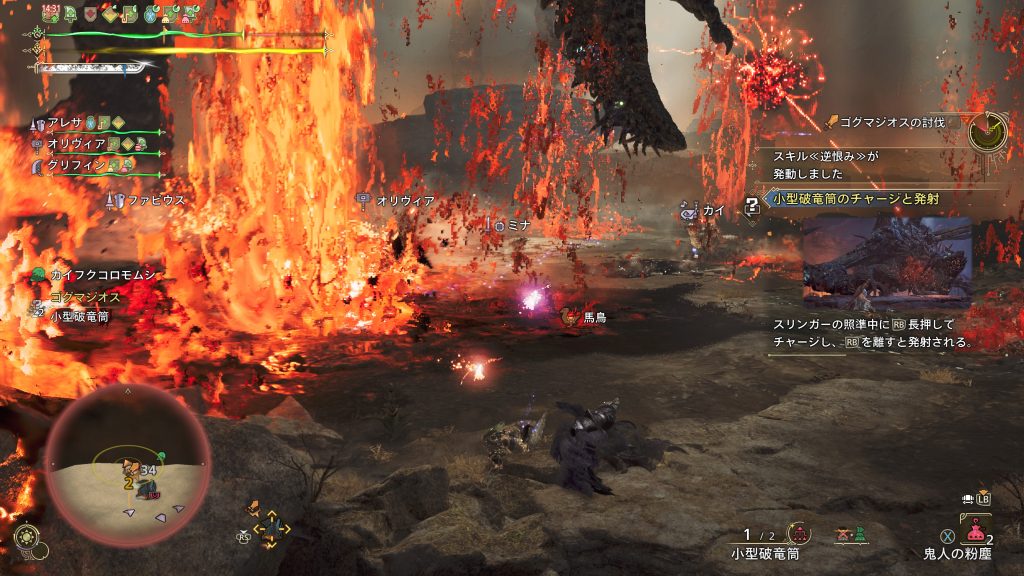Select party member アレサ in the list

point(97,123)
